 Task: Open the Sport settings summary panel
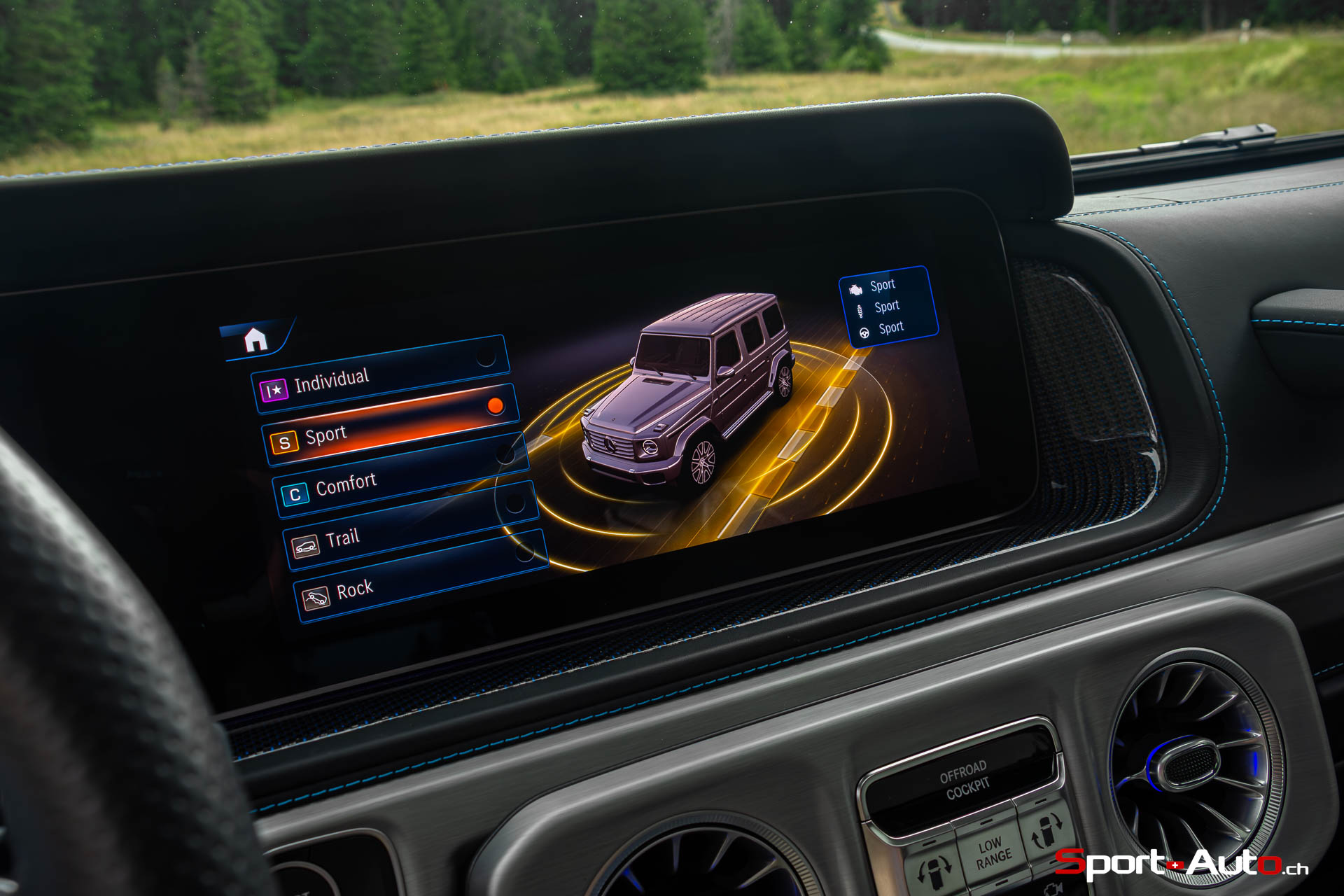[x=888, y=307]
